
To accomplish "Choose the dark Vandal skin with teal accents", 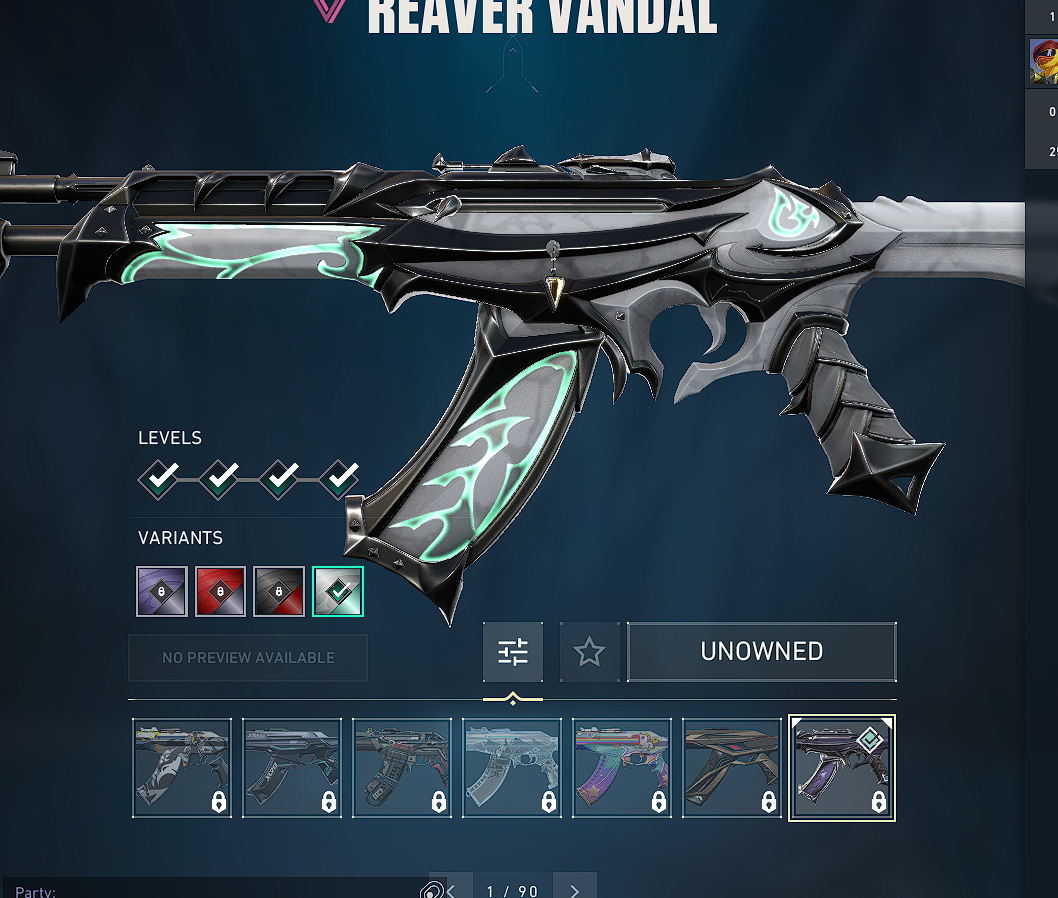I will (292, 768).
